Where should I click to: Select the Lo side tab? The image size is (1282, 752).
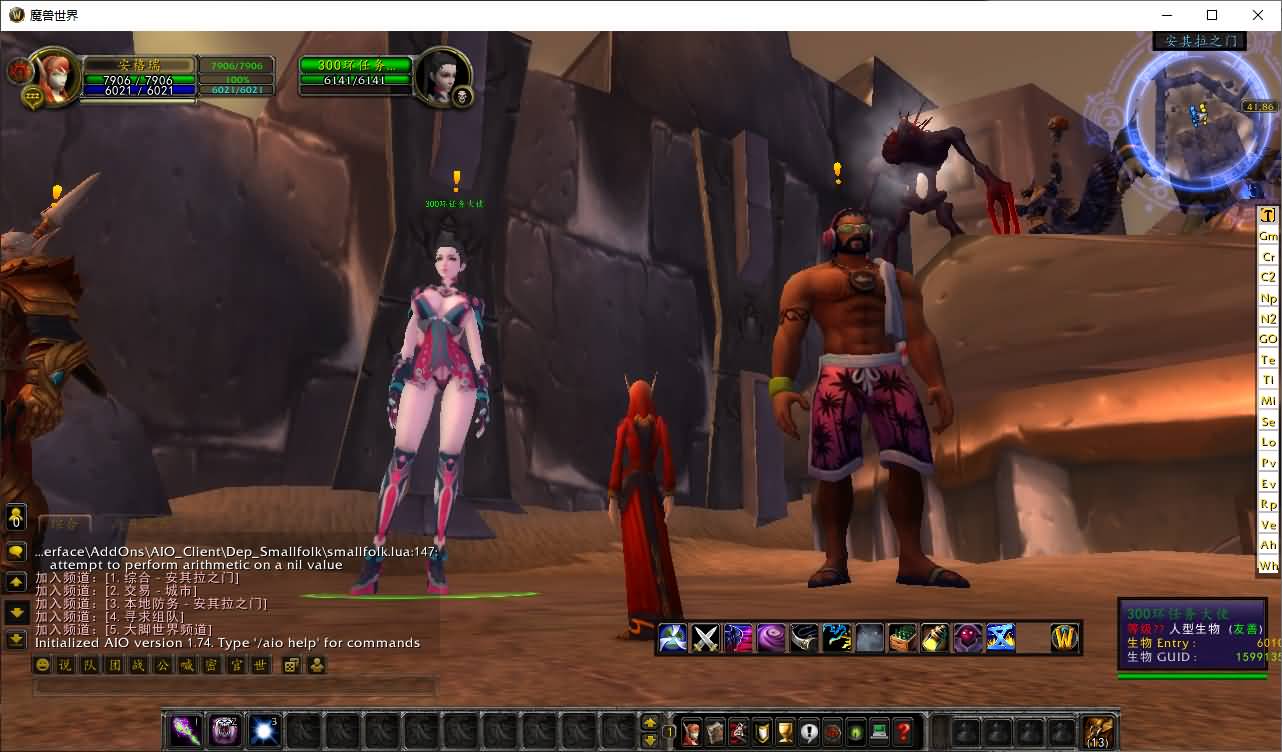(x=1268, y=442)
